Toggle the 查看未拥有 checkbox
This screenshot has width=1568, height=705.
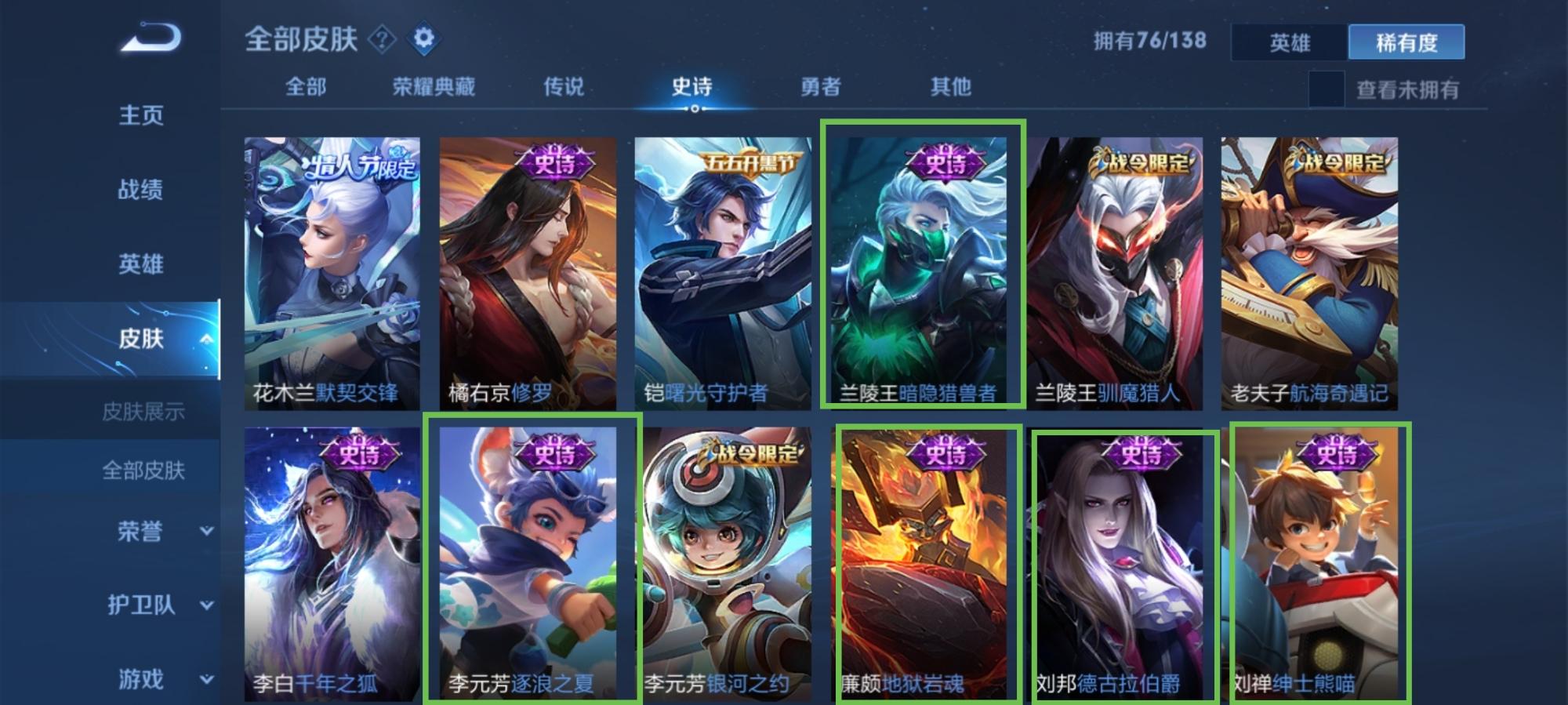click(x=1326, y=89)
